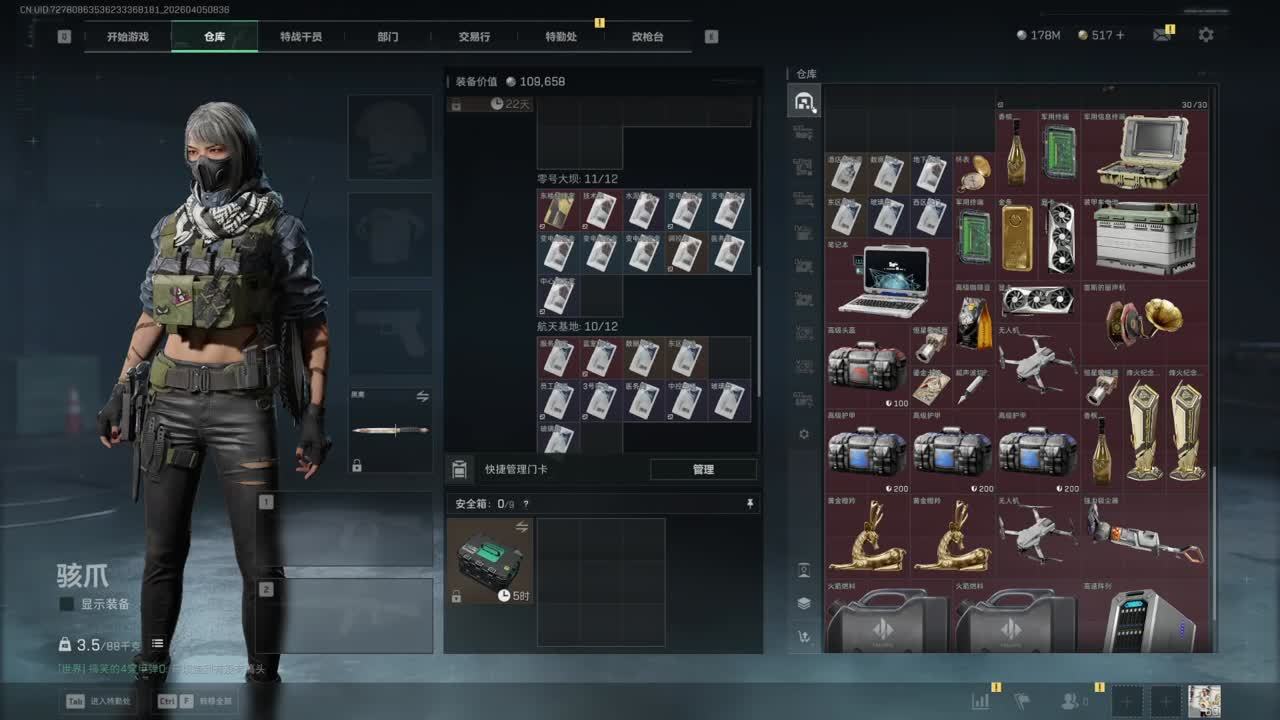The image size is (1280, 720).
Task: Open the settings gear icon
Action: point(1206,35)
